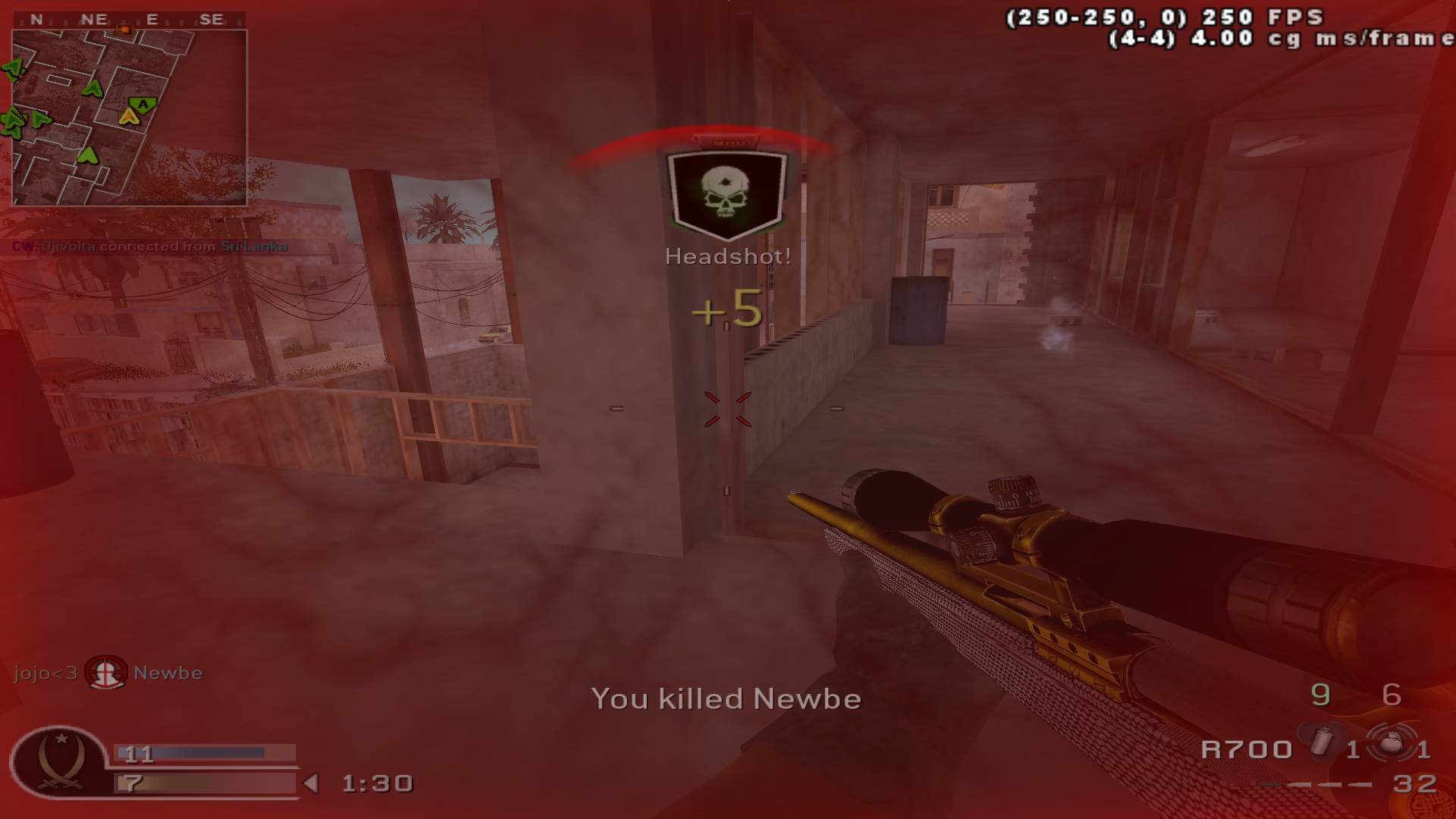1456x819 pixels.
Task: Select the special grenade icon
Action: [1321, 740]
